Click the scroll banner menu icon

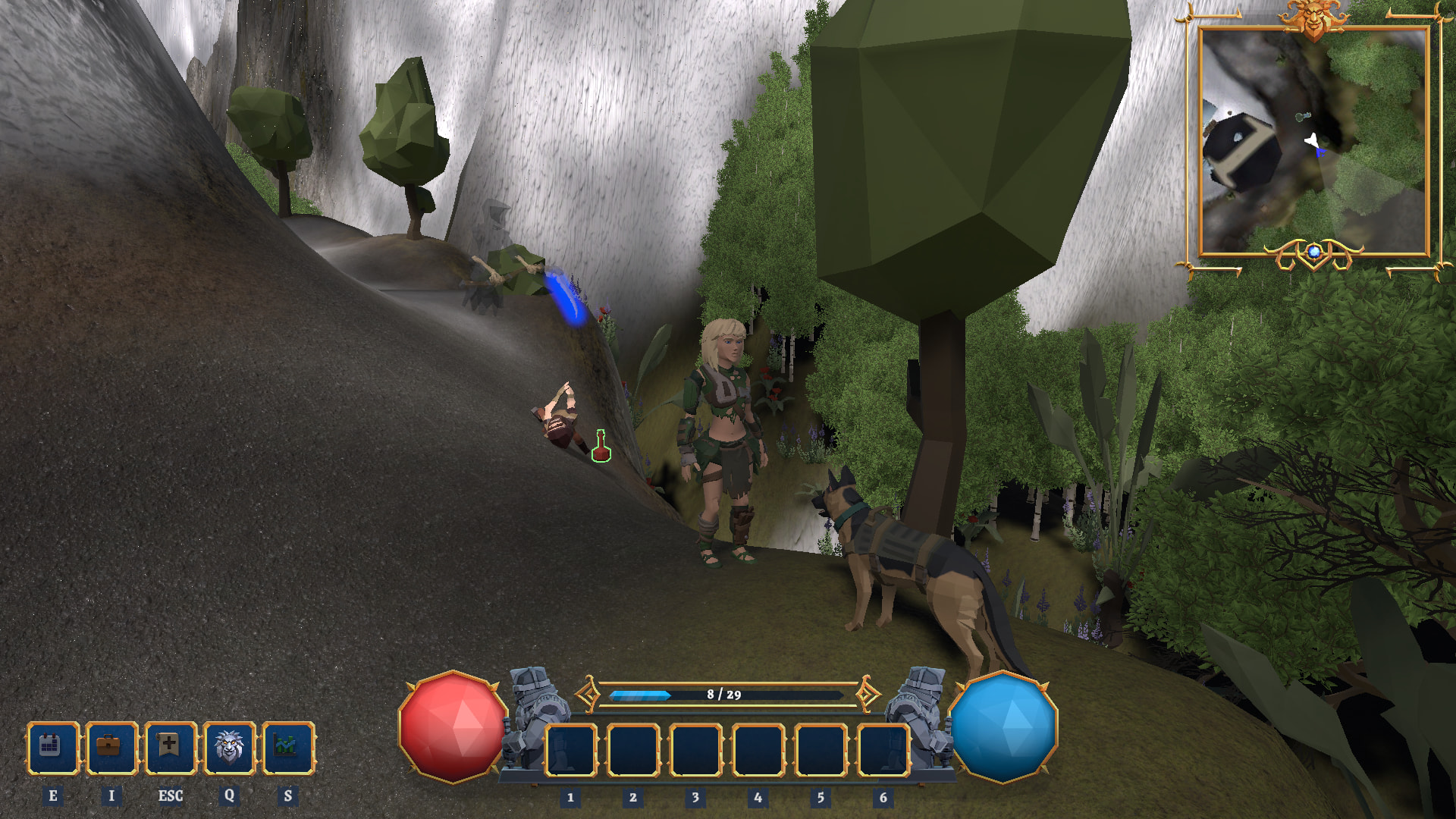170,748
